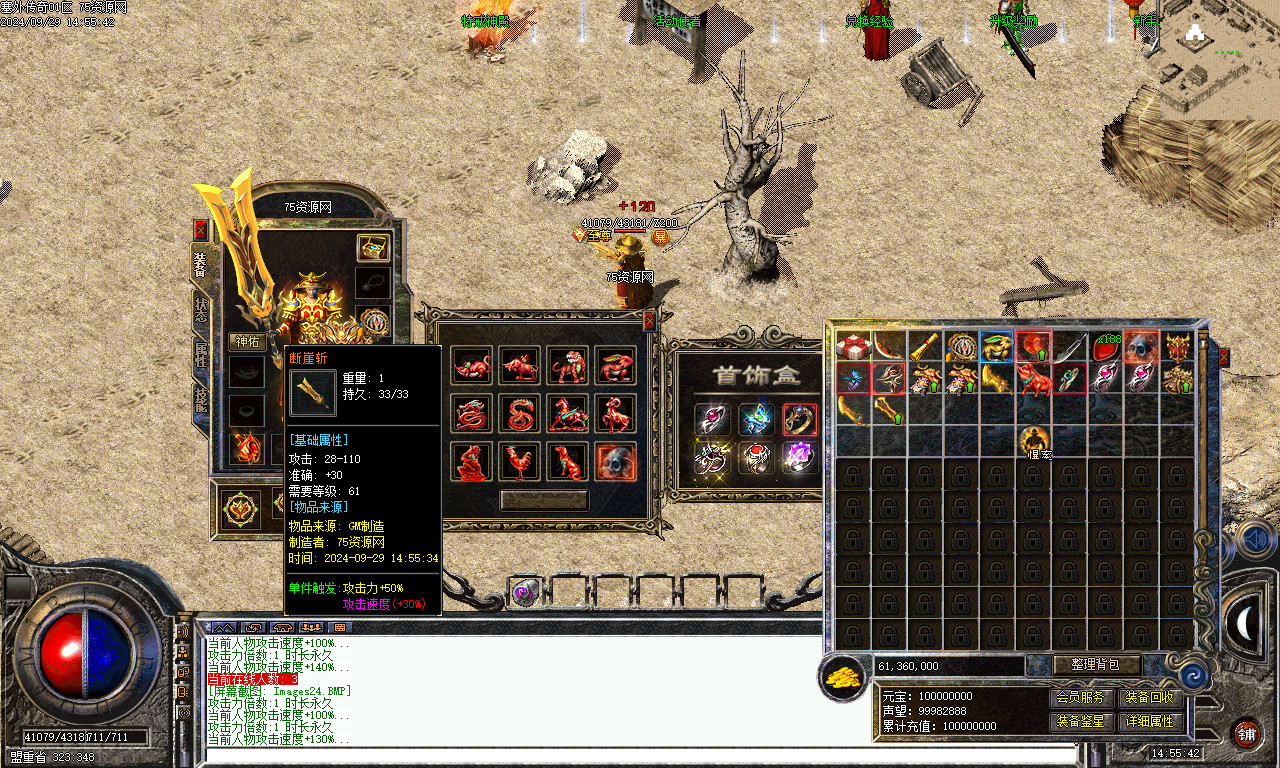1280x768 pixels.
Task: Pick the purple gem ring in 首饰盒
Action: pyautogui.click(x=799, y=458)
